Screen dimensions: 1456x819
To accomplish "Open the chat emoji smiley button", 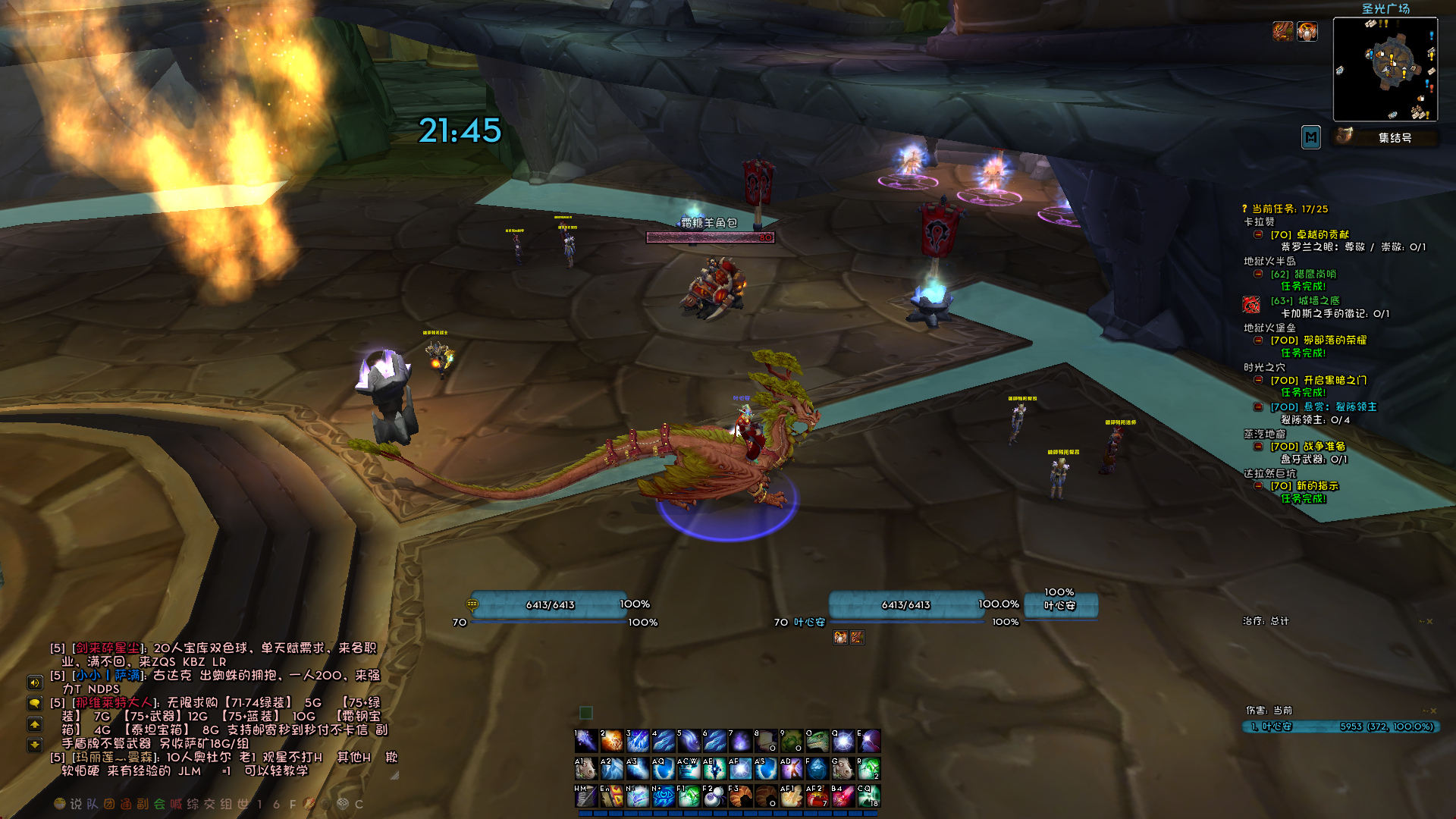I will click(60, 804).
